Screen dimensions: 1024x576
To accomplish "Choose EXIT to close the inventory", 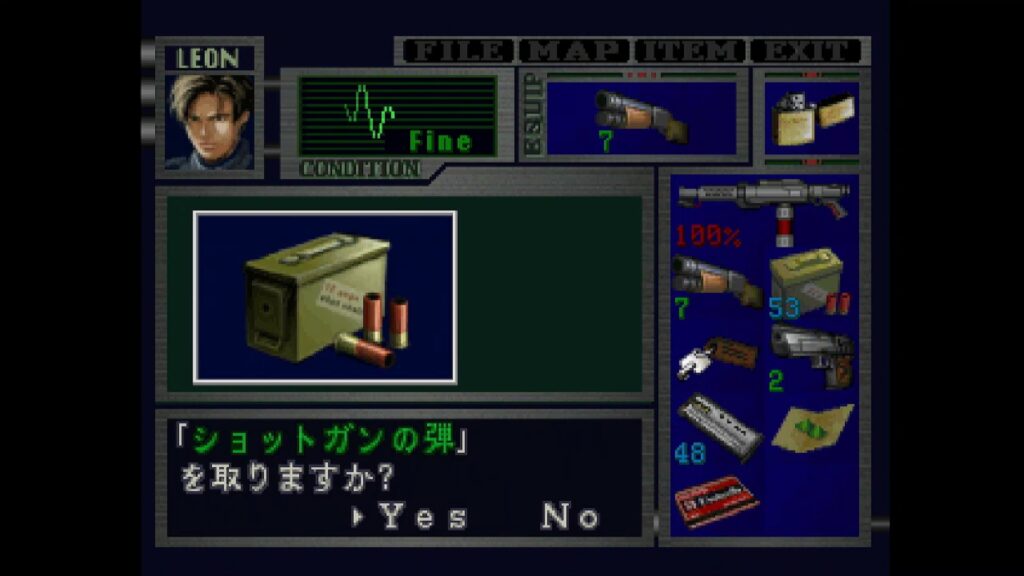I will click(806, 51).
